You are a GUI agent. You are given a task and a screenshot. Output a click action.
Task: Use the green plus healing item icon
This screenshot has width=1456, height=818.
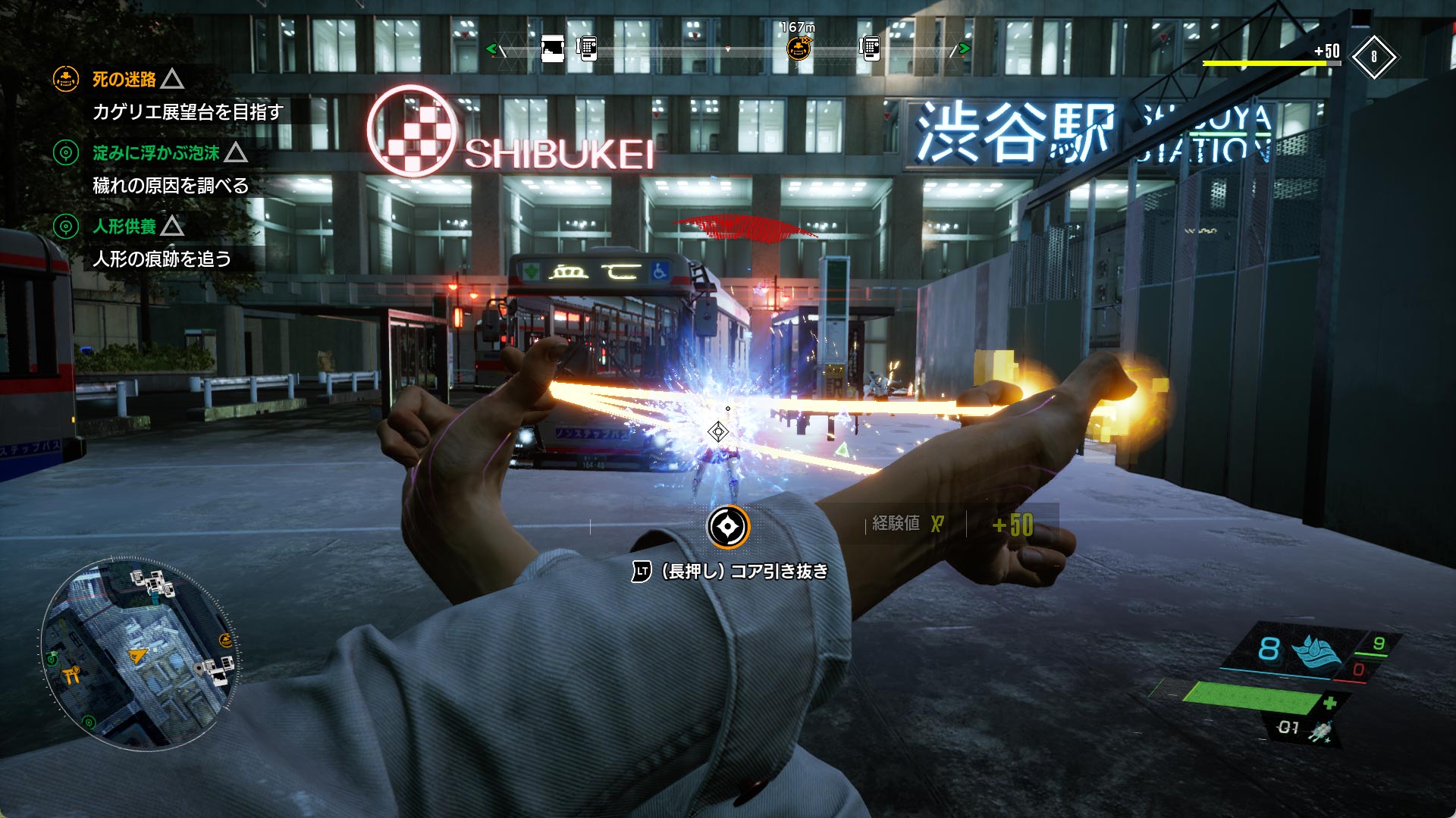click(1329, 703)
